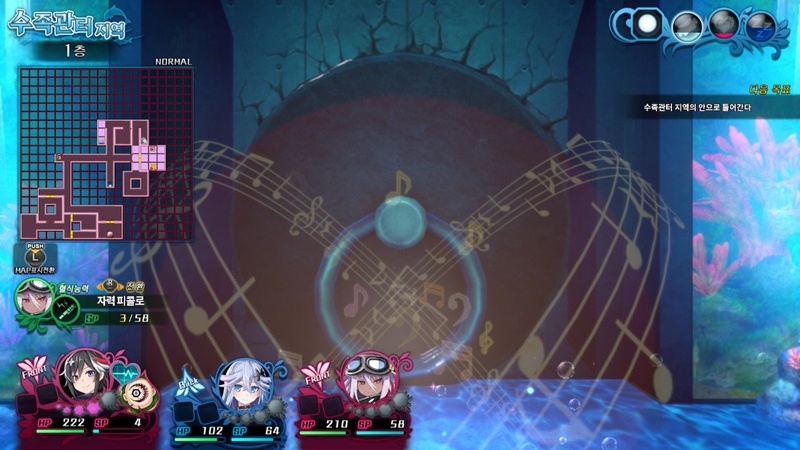Click the 수족관터 지역 area title
800x450 pixels.
[x=70, y=22]
